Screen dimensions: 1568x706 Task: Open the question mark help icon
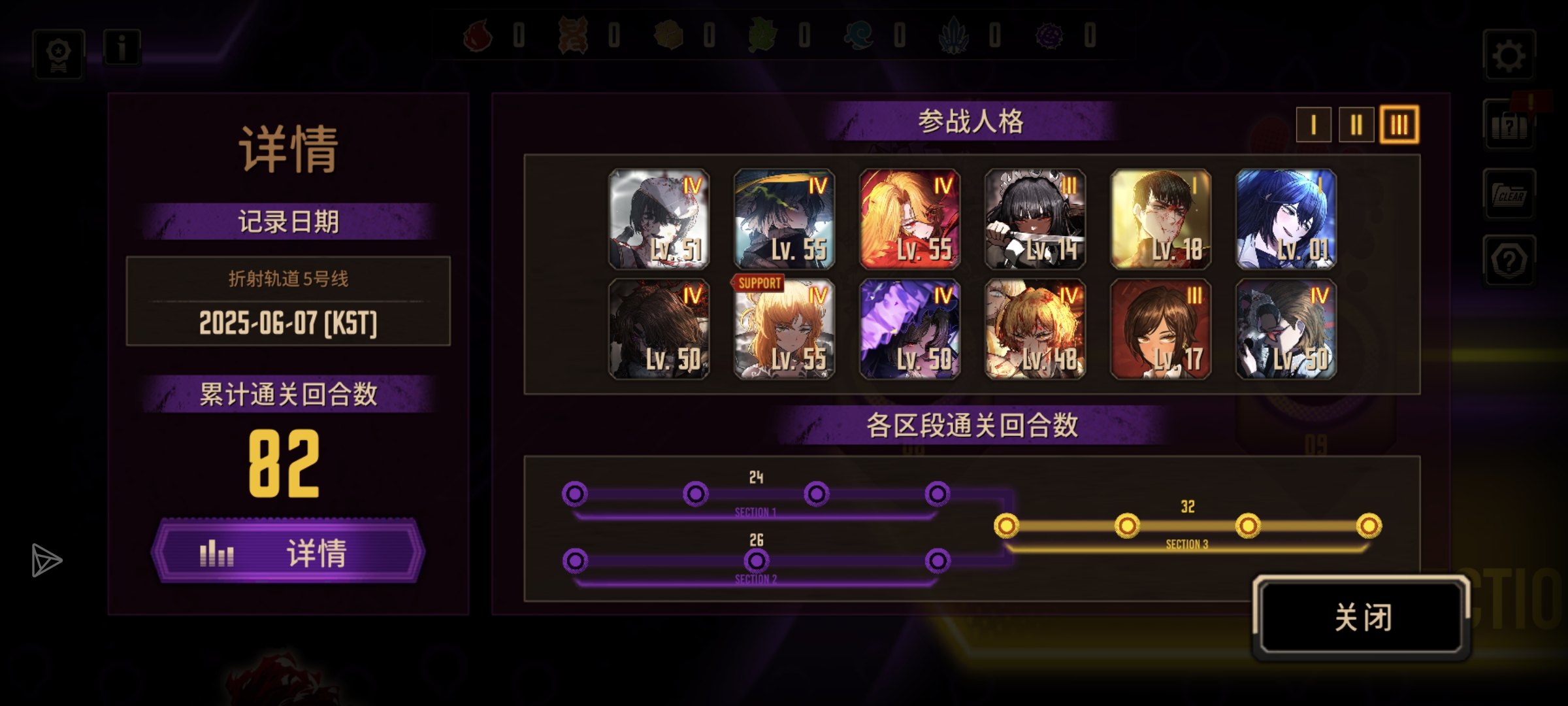pyautogui.click(x=1509, y=261)
